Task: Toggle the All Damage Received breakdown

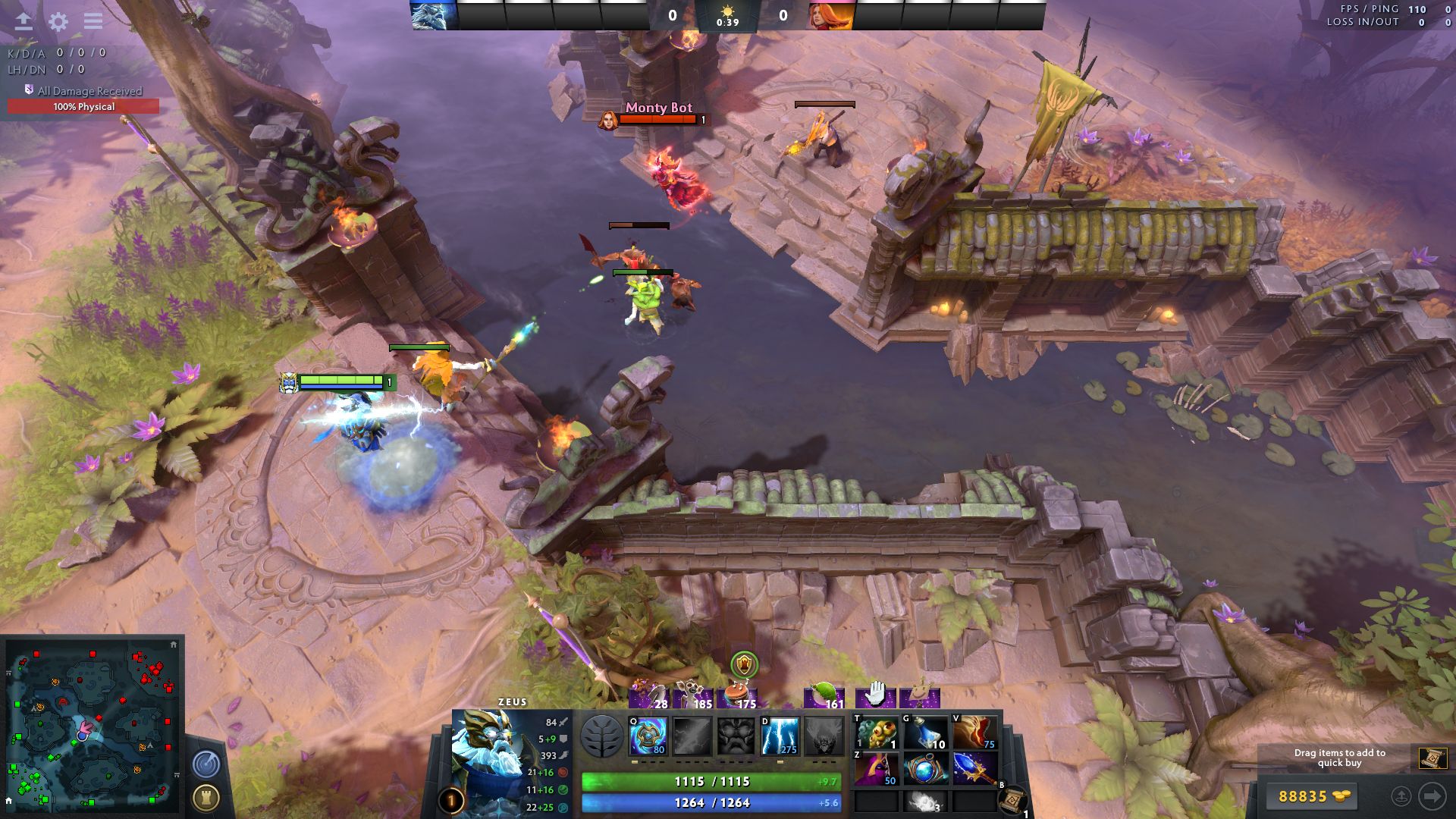Action: pyautogui.click(x=83, y=90)
